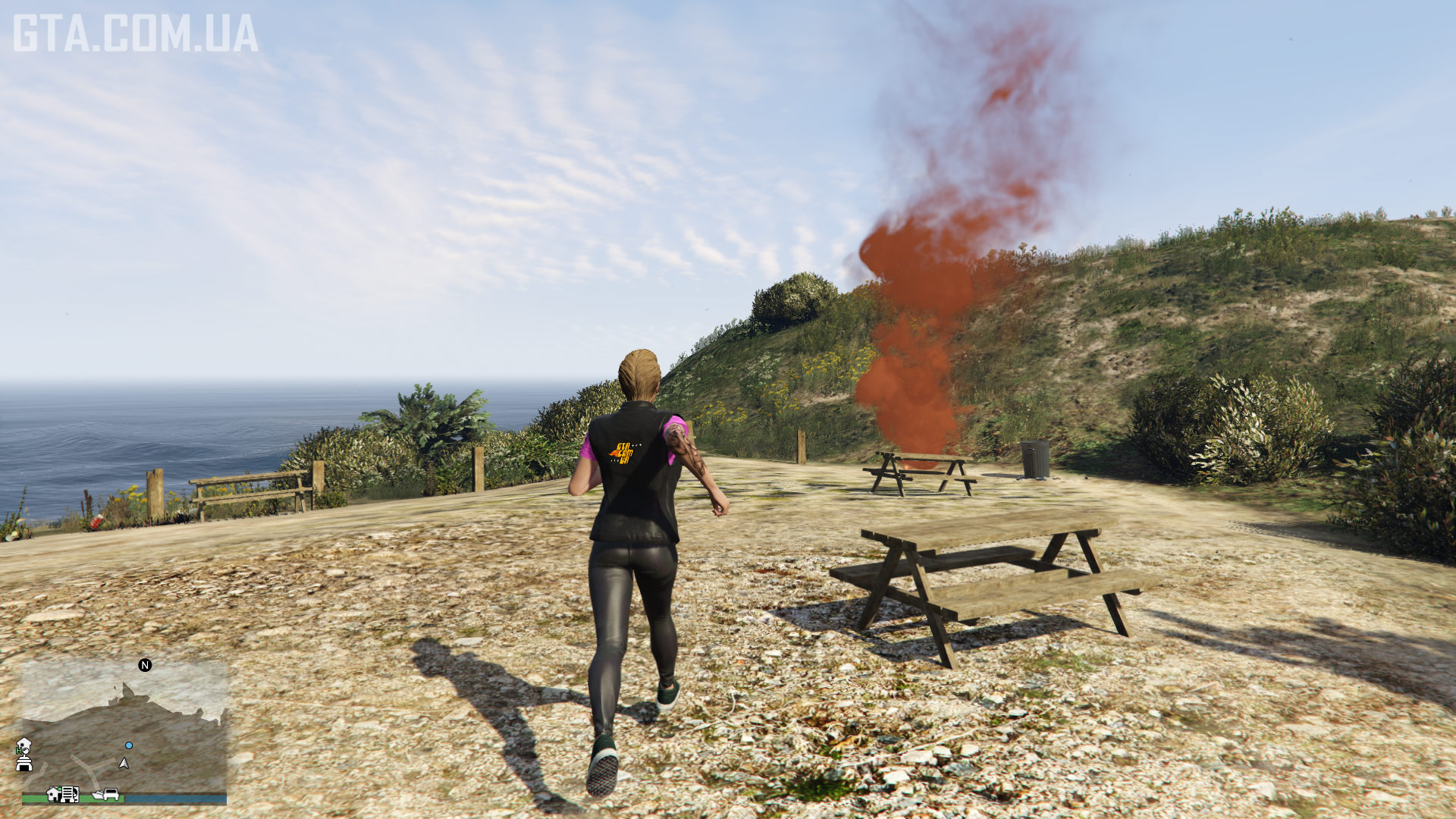Click the blue dot blip on the minimap
The image size is (1456, 819).
(129, 745)
